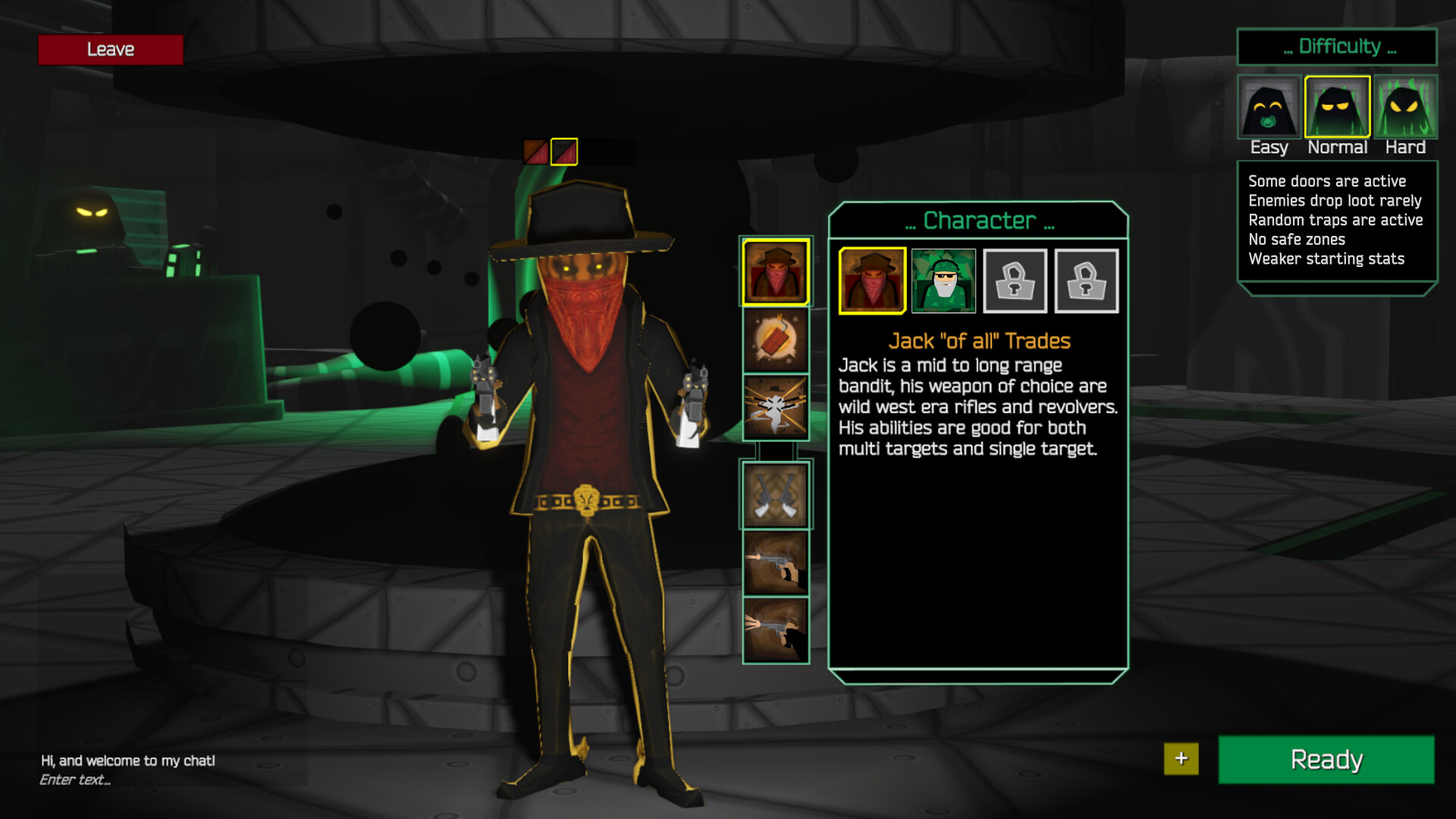The width and height of the screenshot is (1456, 819).
Task: Select the bandit character portrait in sidebar
Action: pos(776,274)
